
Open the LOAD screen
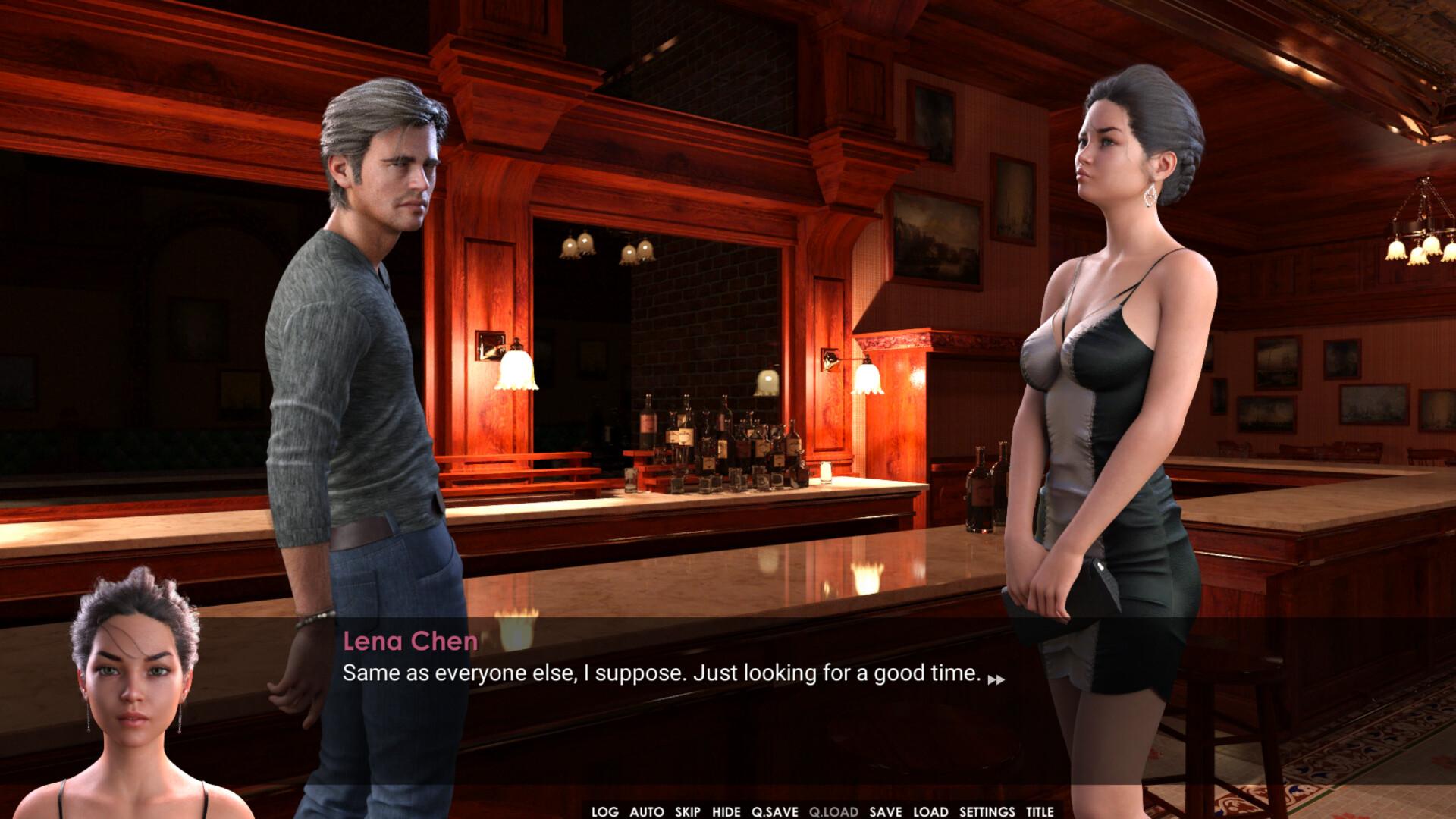point(930,811)
